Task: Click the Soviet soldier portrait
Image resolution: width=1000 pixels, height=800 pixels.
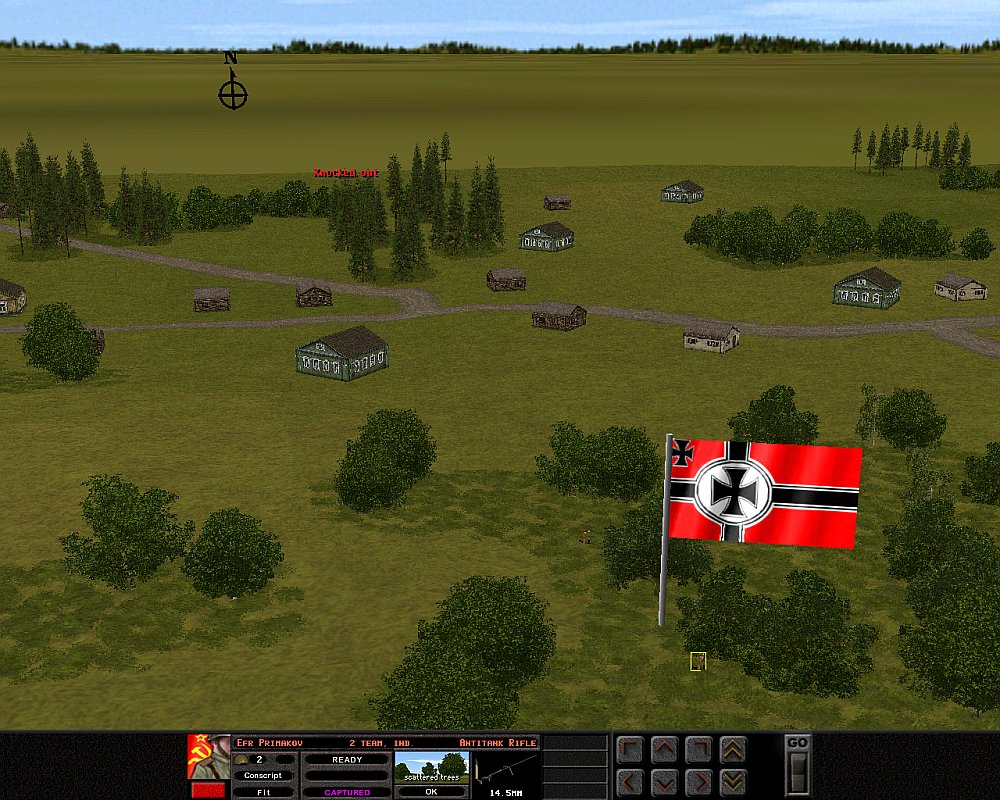Action: pyautogui.click(x=208, y=757)
